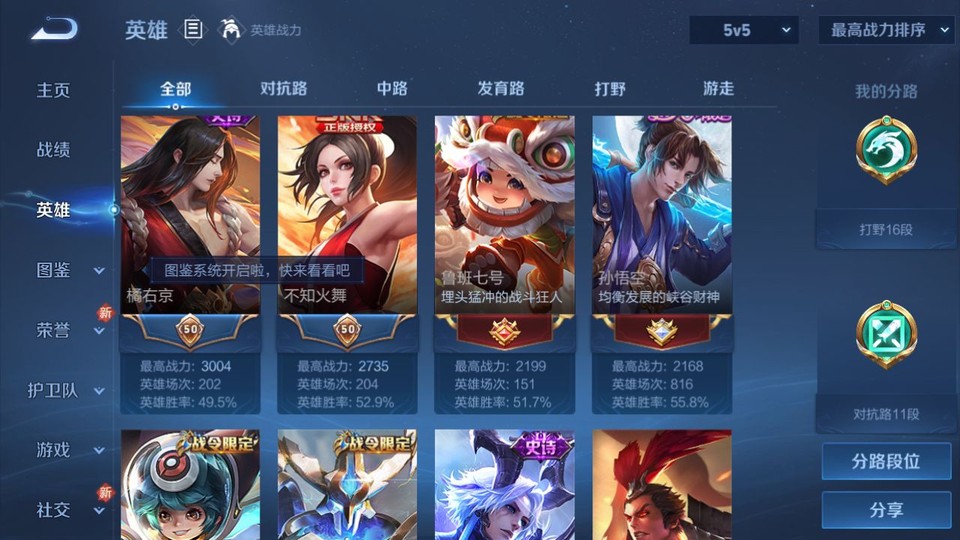The image size is (960, 540).
Task: Tap the 分享 share button
Action: pyautogui.click(x=886, y=510)
